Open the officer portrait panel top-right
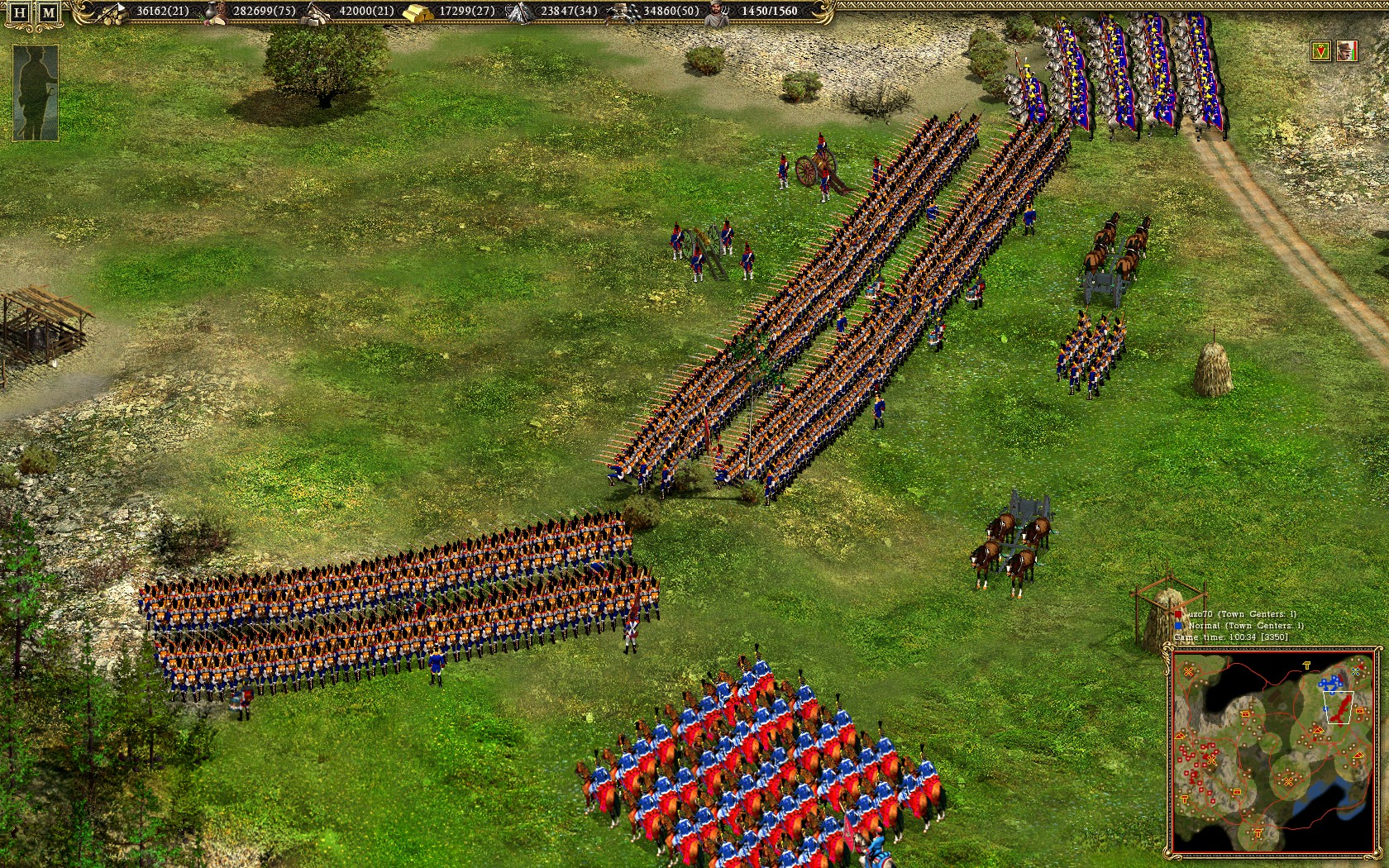The width and height of the screenshot is (1389, 868). click(x=1346, y=51)
